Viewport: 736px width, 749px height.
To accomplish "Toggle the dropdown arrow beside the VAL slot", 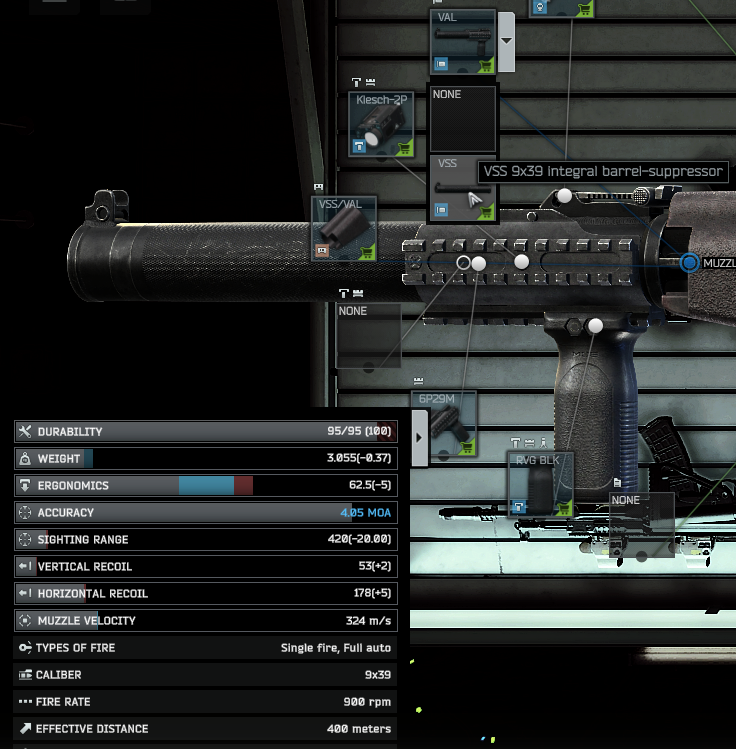I will coord(506,42).
